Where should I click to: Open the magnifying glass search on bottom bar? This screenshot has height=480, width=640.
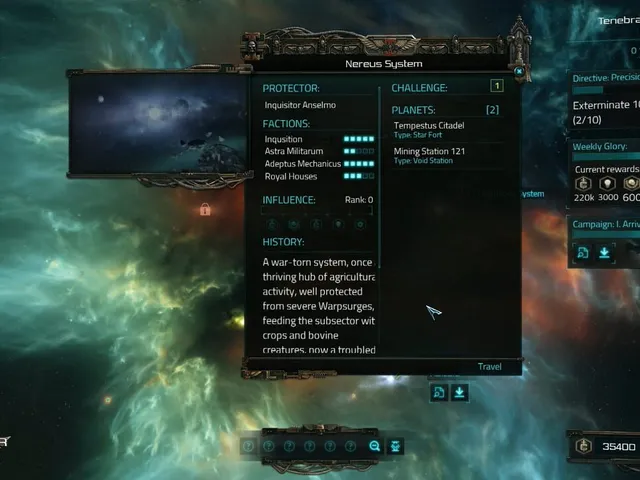pyautogui.click(x=375, y=446)
